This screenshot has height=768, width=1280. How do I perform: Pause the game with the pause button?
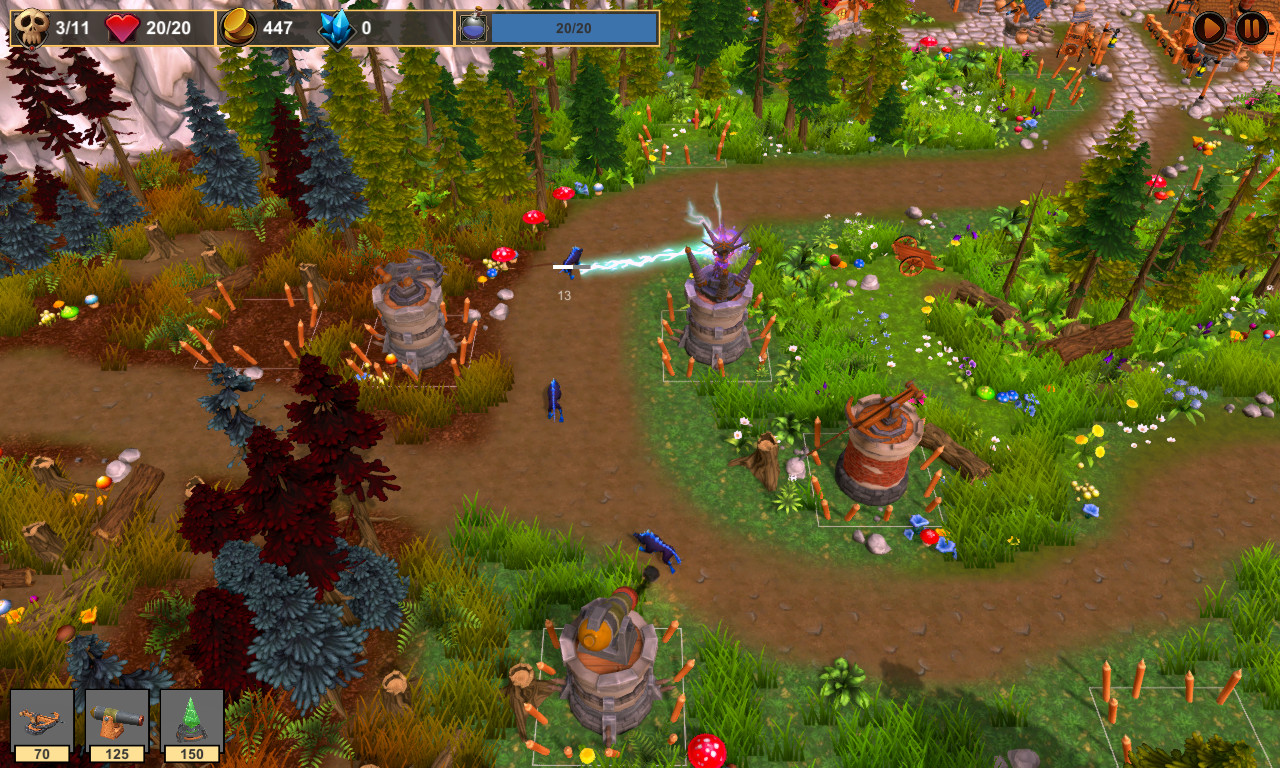[x=1249, y=26]
